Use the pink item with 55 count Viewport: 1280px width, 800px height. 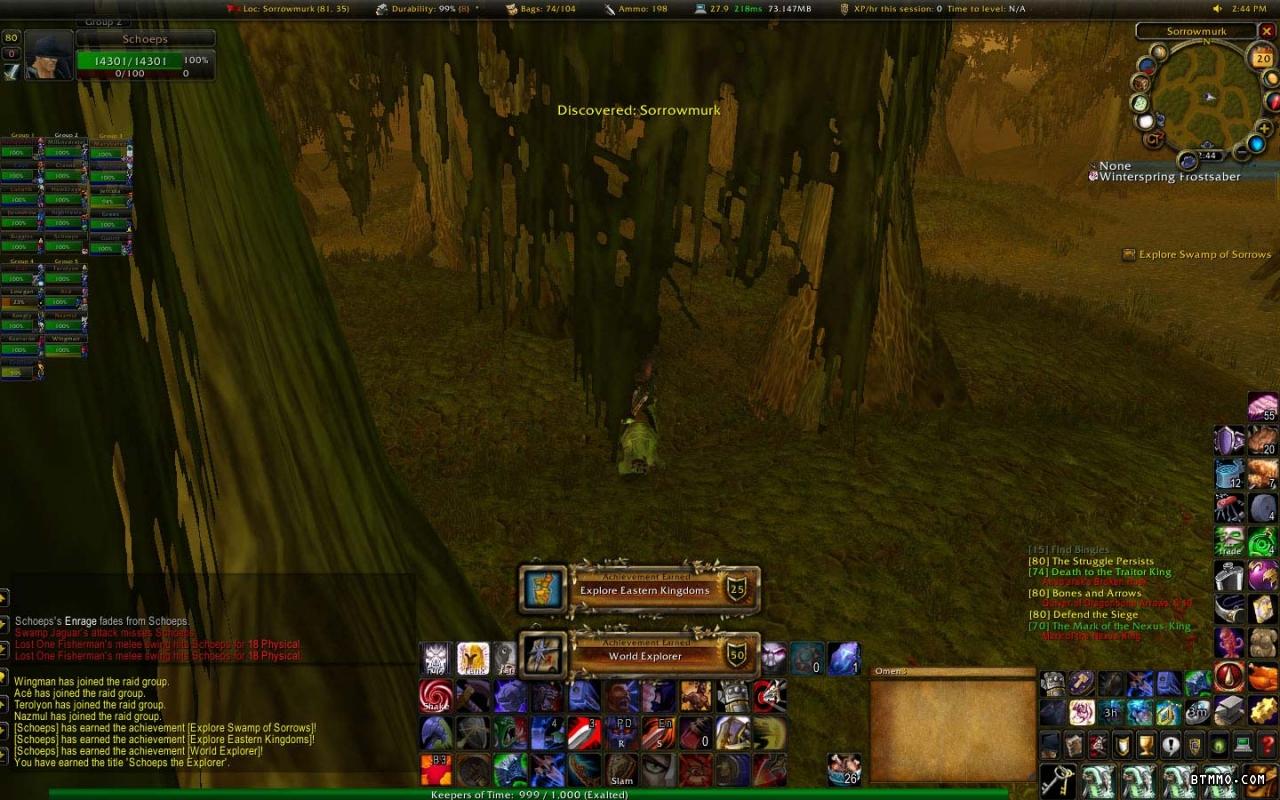point(1262,406)
